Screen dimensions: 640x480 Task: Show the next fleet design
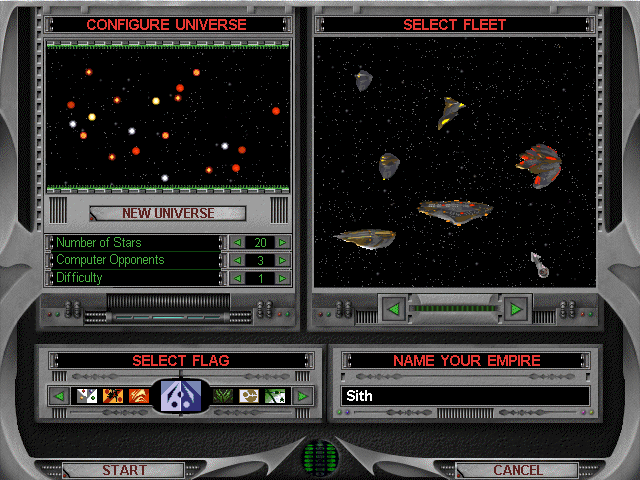516,309
